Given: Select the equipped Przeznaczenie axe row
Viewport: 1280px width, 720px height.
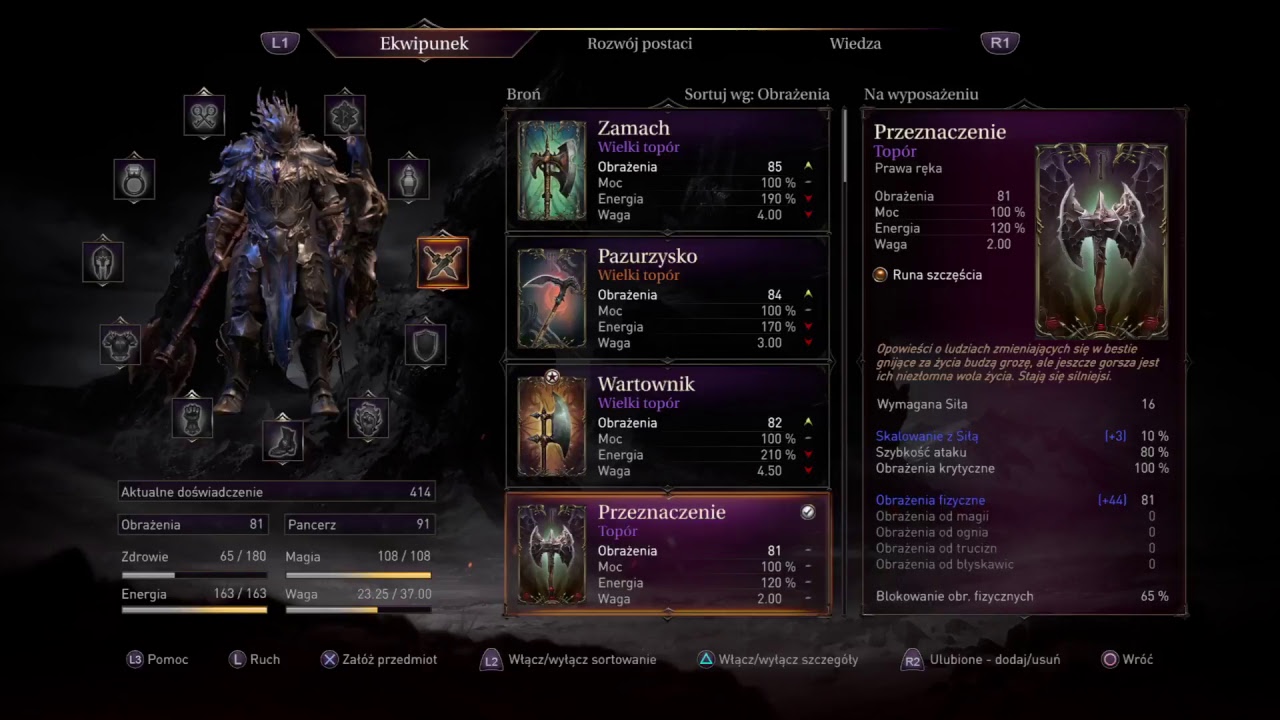Looking at the screenshot, I should [668, 554].
